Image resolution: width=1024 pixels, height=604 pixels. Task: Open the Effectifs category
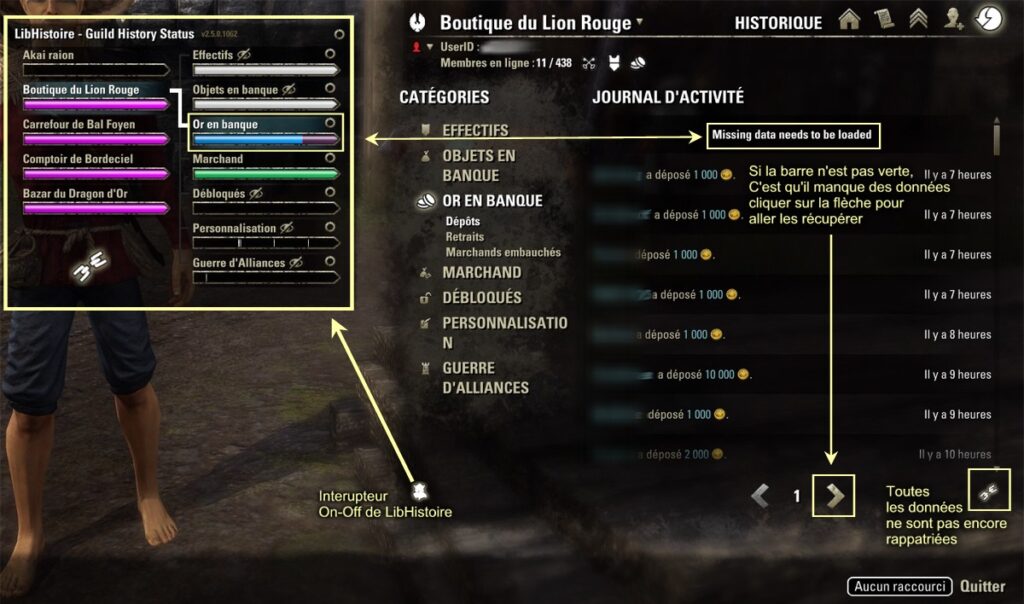coord(475,130)
